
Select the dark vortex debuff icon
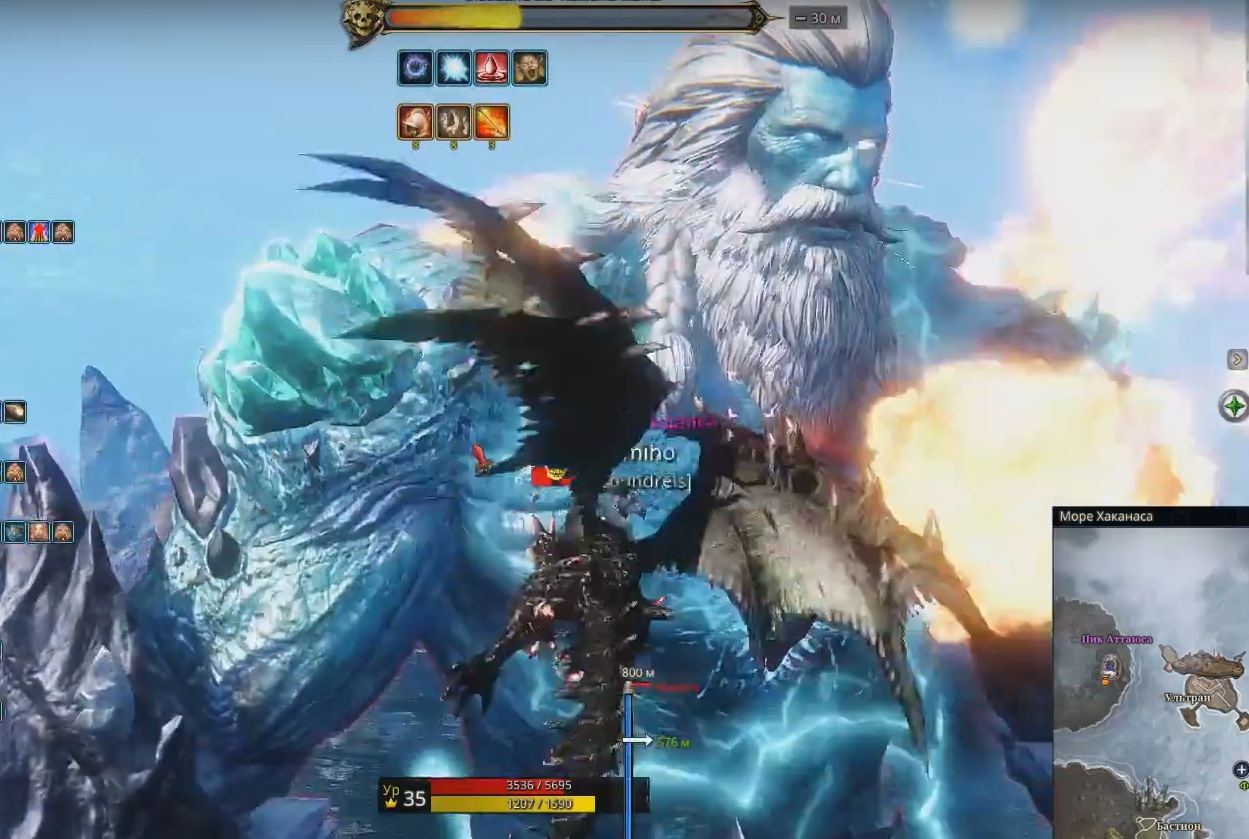[416, 68]
